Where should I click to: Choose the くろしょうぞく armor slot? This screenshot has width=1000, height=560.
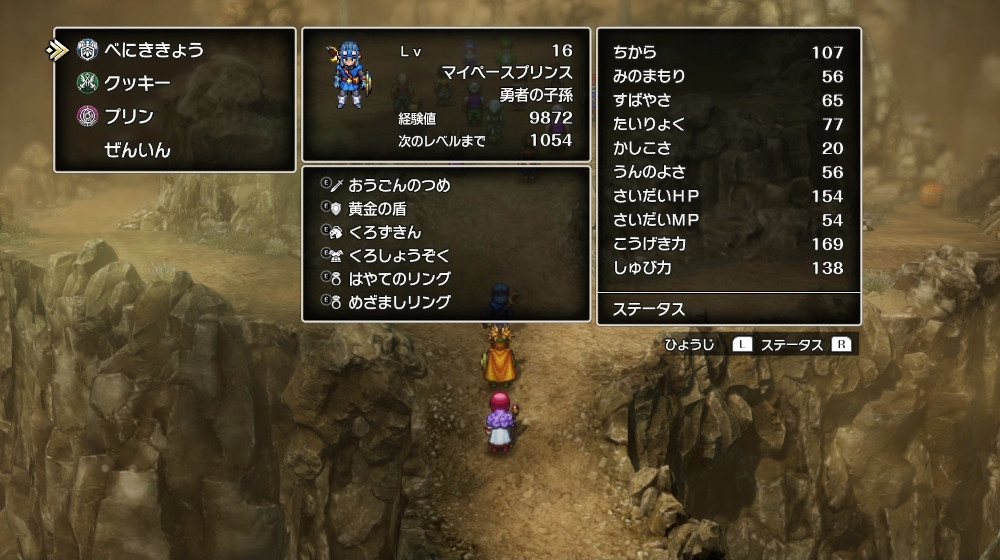point(399,255)
